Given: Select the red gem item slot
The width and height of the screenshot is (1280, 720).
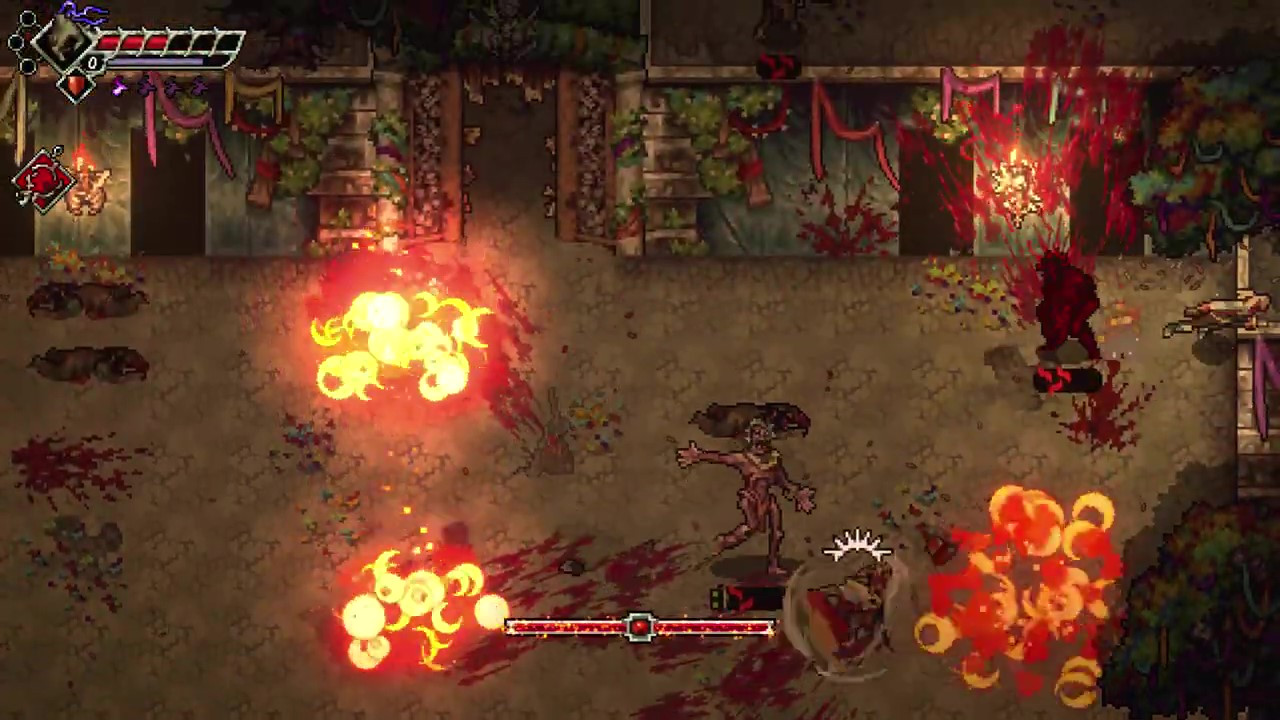Looking at the screenshot, I should click(75, 86).
